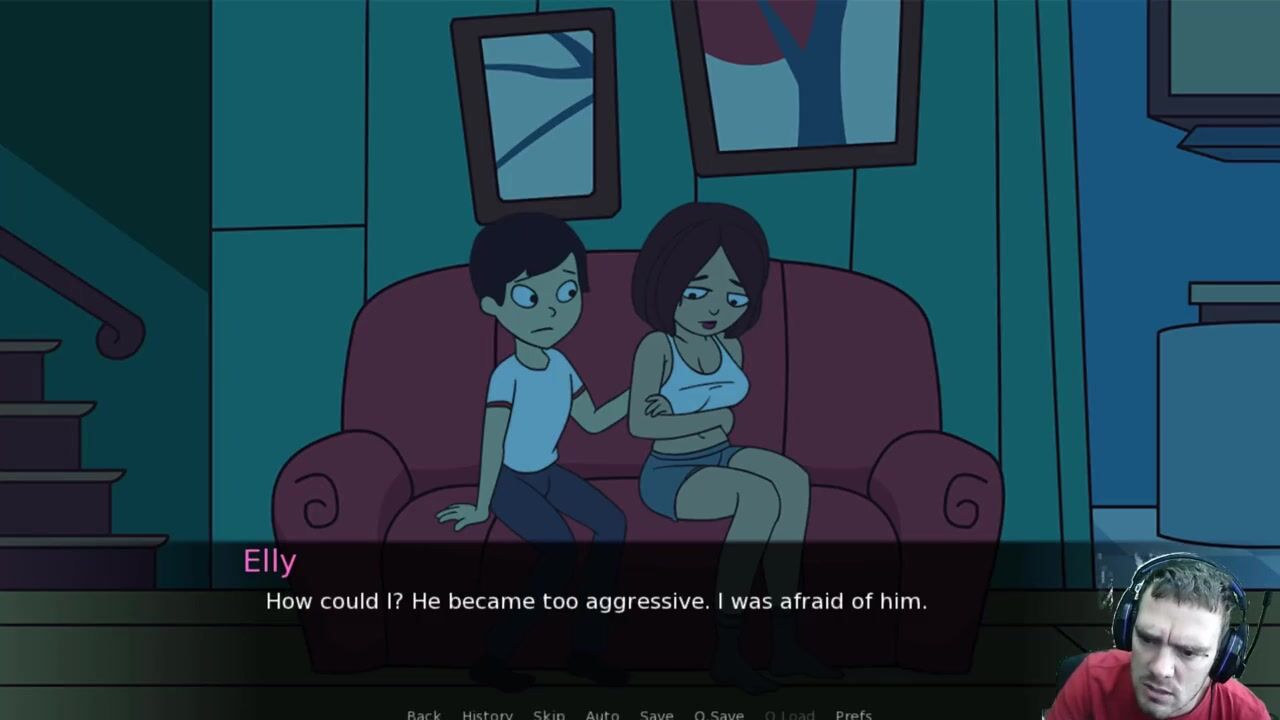Viewport: 1280px width, 720px height.
Task: Activate Skip in the quick menu
Action: (549, 714)
